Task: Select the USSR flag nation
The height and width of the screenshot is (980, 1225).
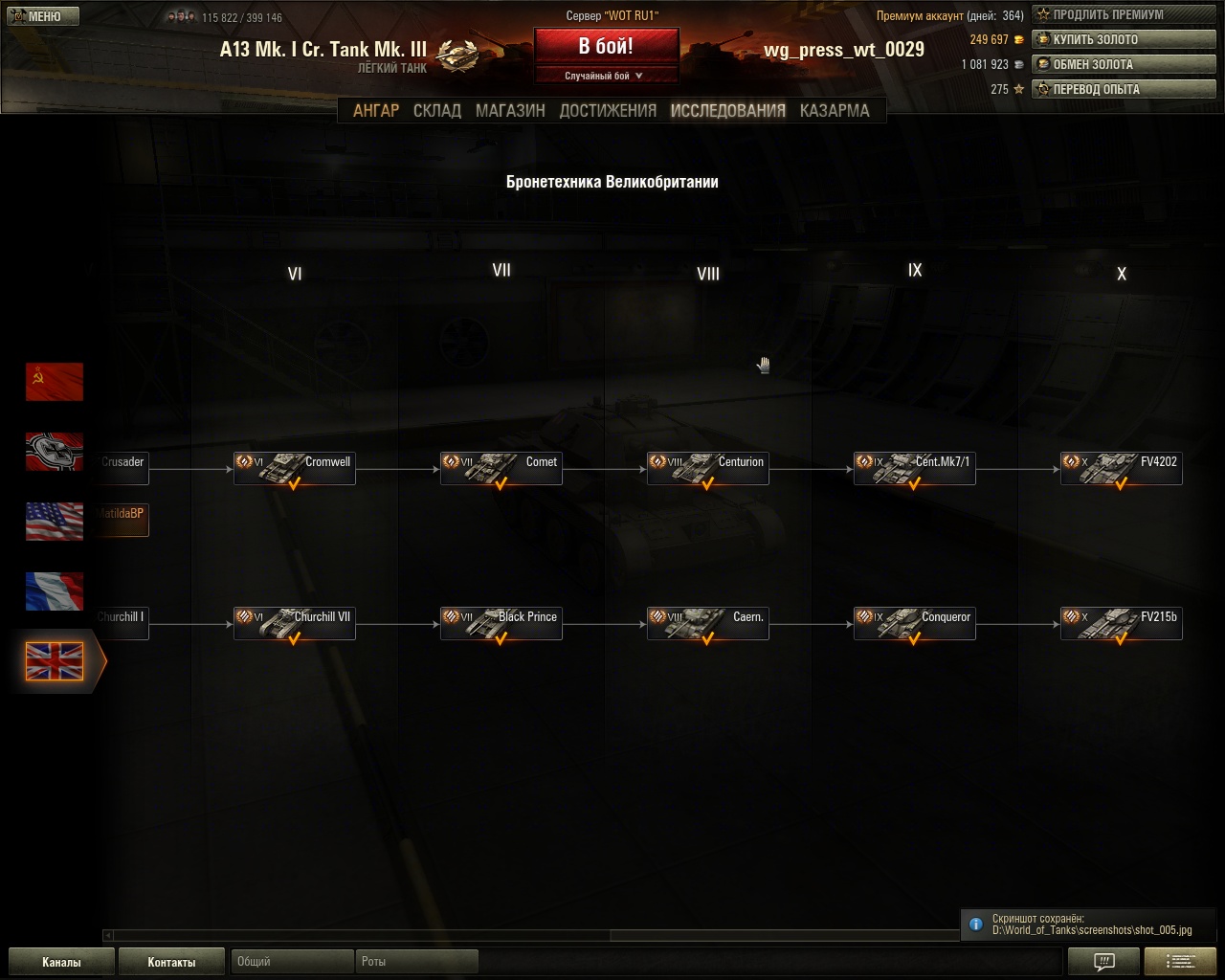Action: click(x=55, y=381)
